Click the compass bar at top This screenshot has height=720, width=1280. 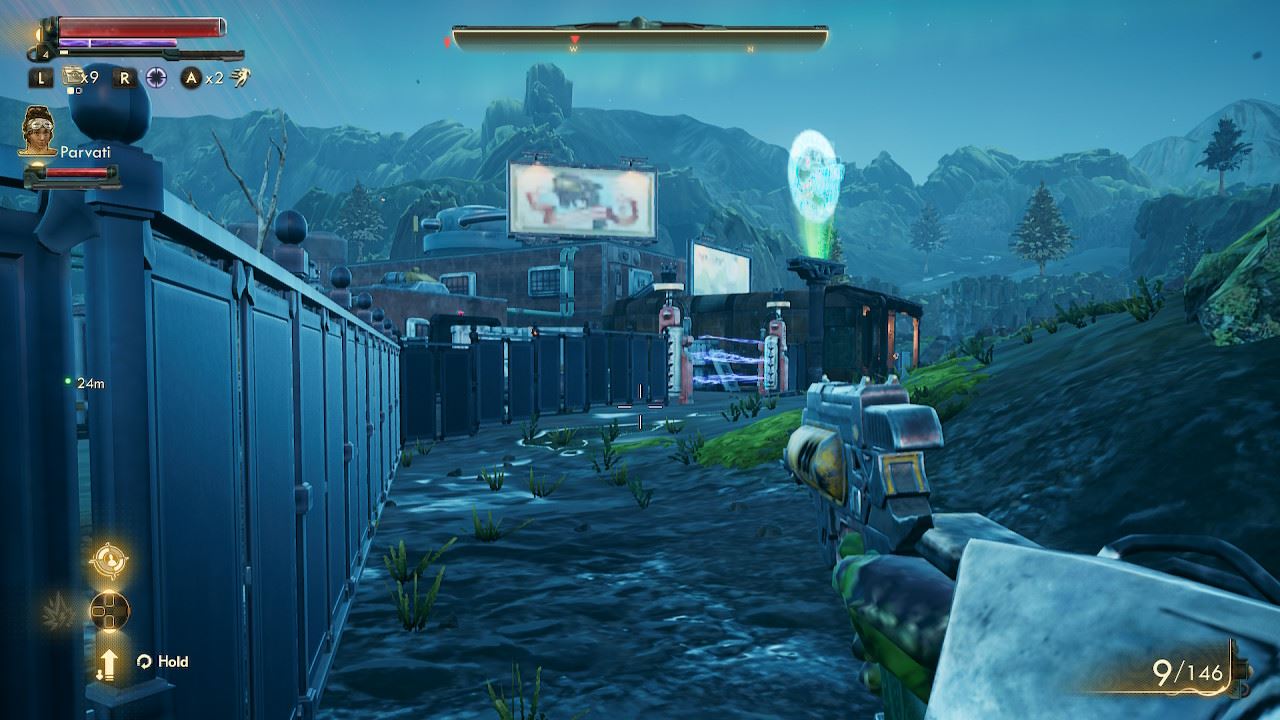pyautogui.click(x=640, y=38)
